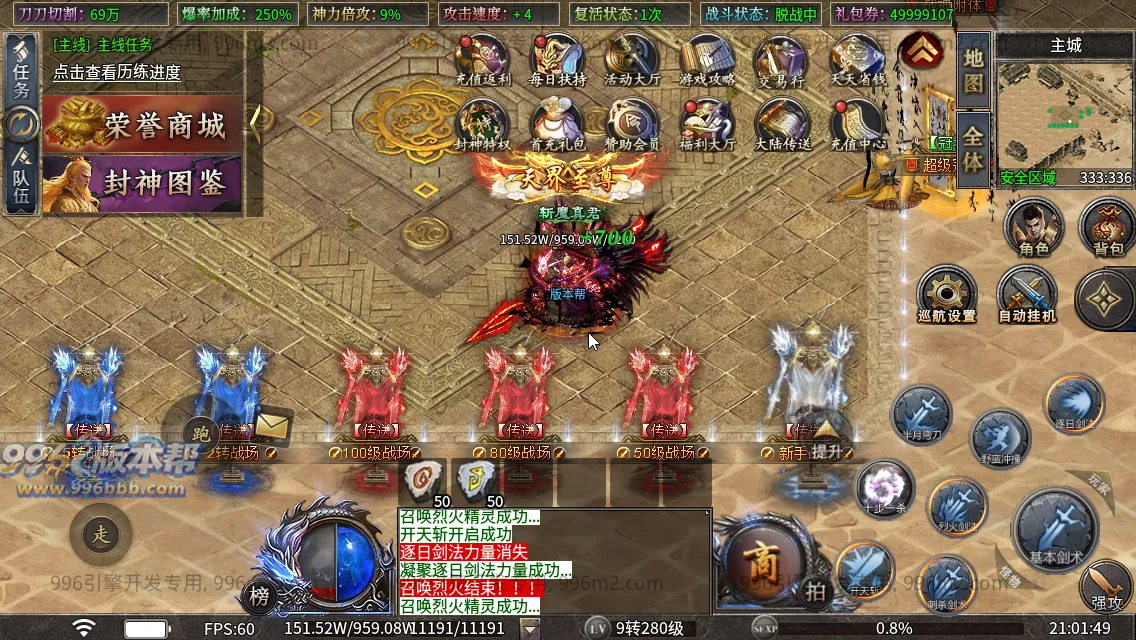Screen dimensions: 1136x640
Task: Open the 游戏攻略 game guide icon
Action: click(707, 60)
